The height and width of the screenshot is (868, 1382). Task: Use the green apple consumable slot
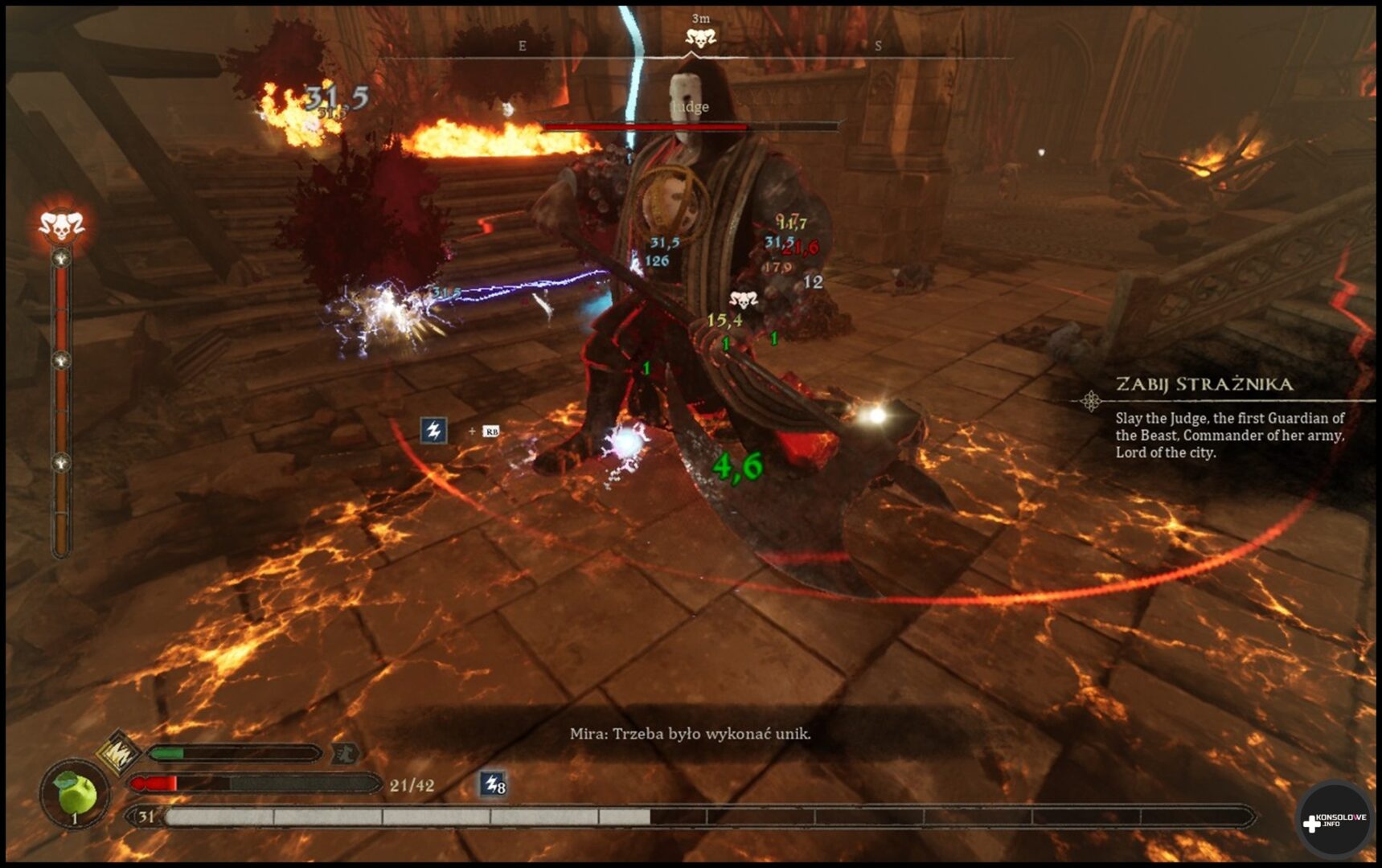75,794
